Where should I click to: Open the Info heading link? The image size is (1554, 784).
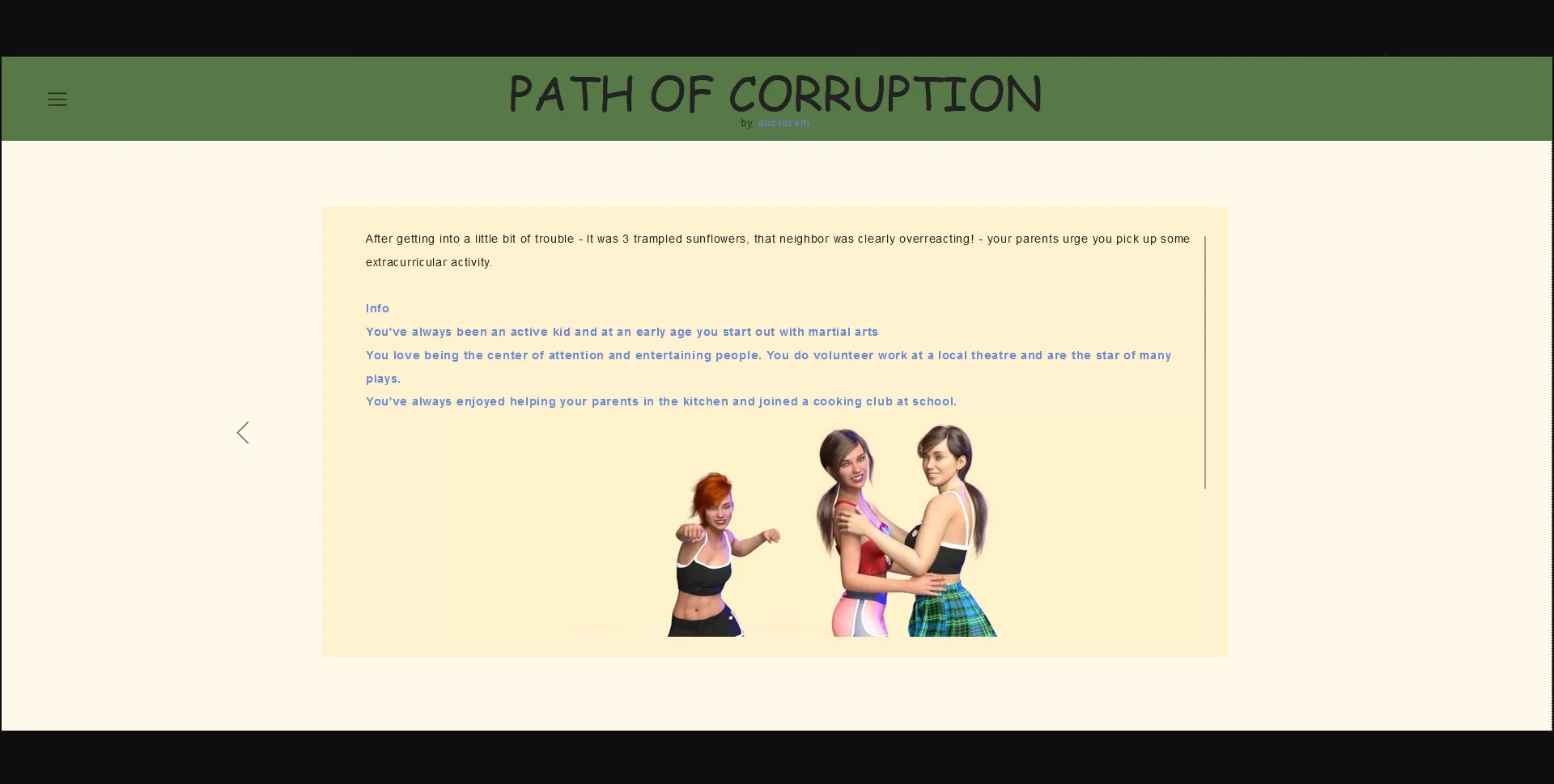click(376, 308)
